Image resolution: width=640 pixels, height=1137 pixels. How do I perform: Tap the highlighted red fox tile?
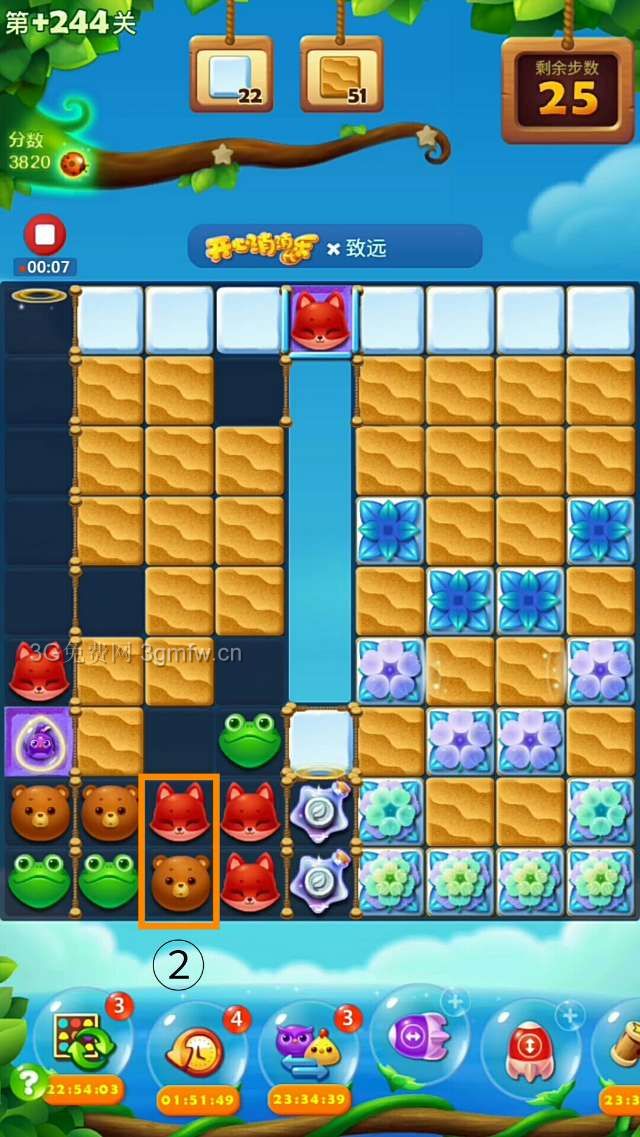click(179, 811)
